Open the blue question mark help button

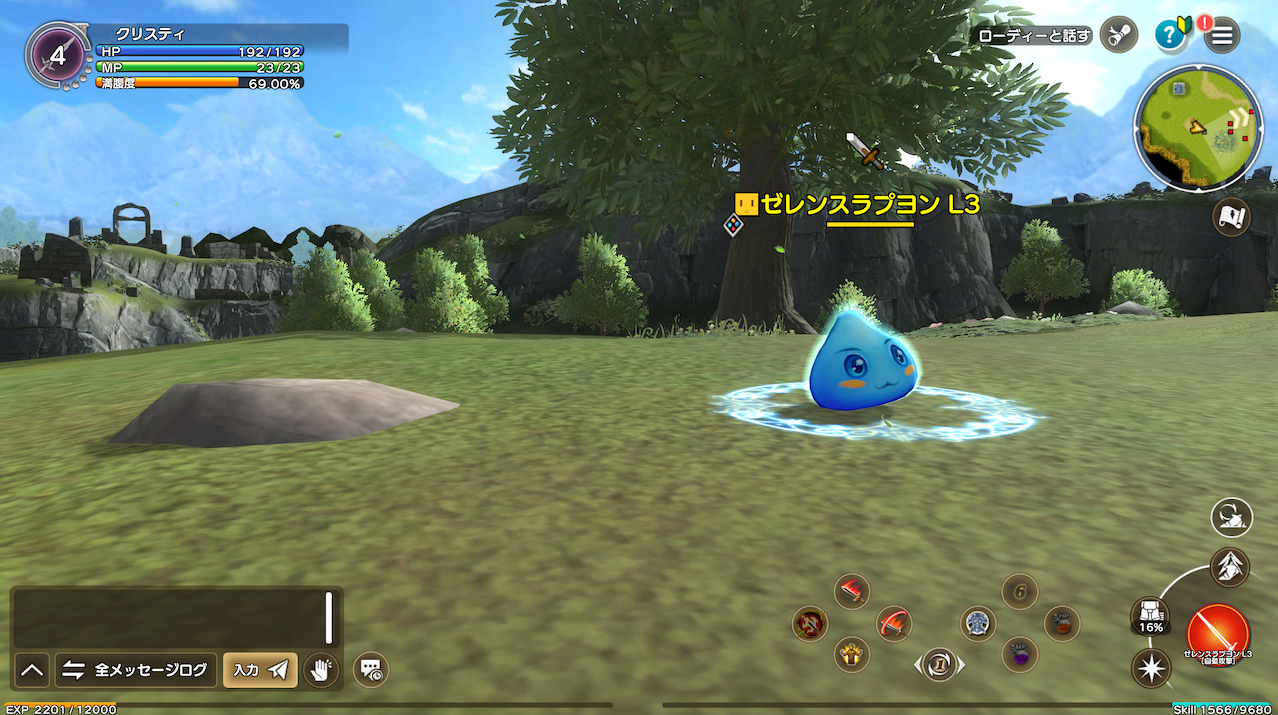pyautogui.click(x=1169, y=36)
